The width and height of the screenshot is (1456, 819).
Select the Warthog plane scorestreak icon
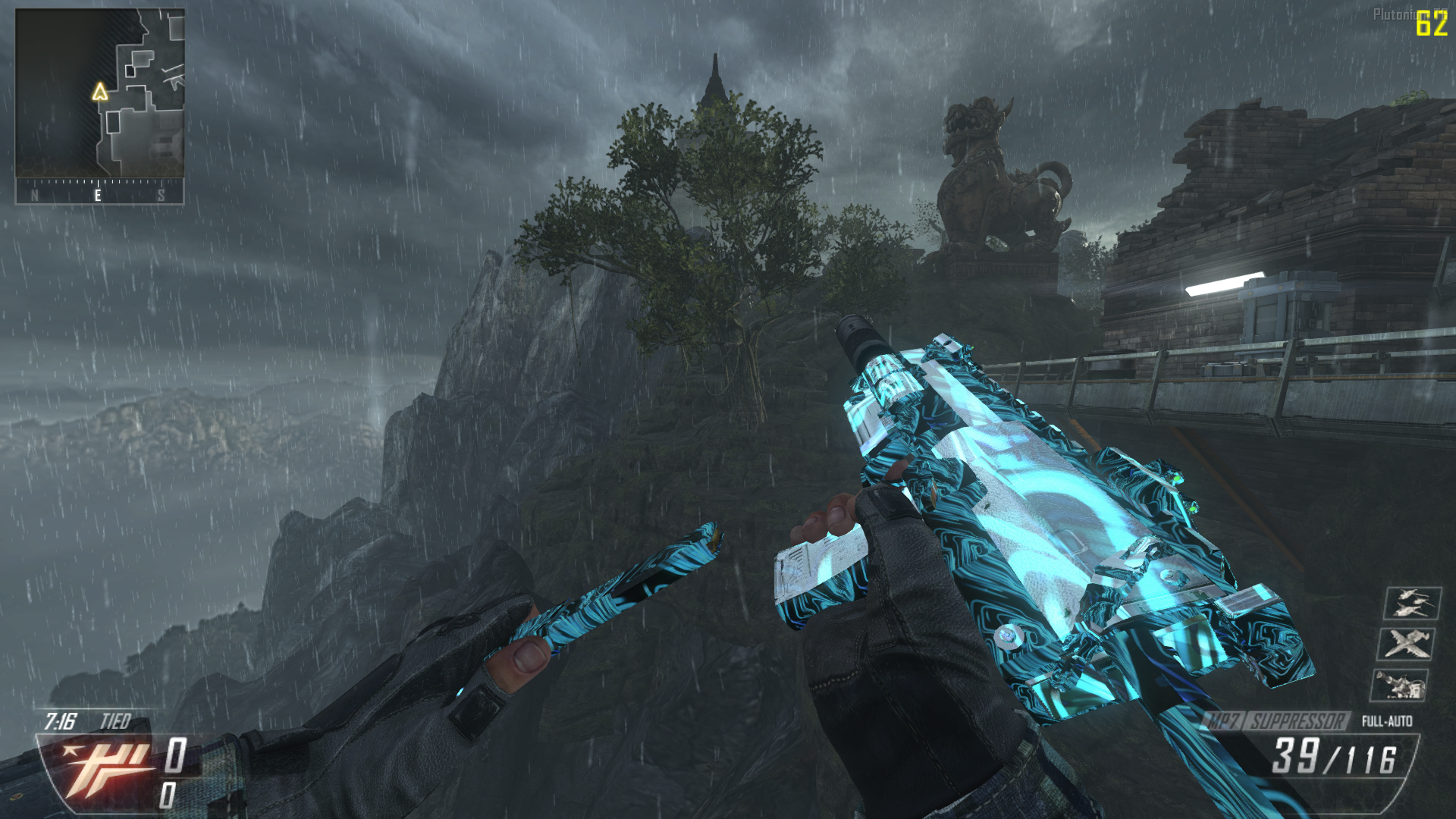tap(1405, 644)
